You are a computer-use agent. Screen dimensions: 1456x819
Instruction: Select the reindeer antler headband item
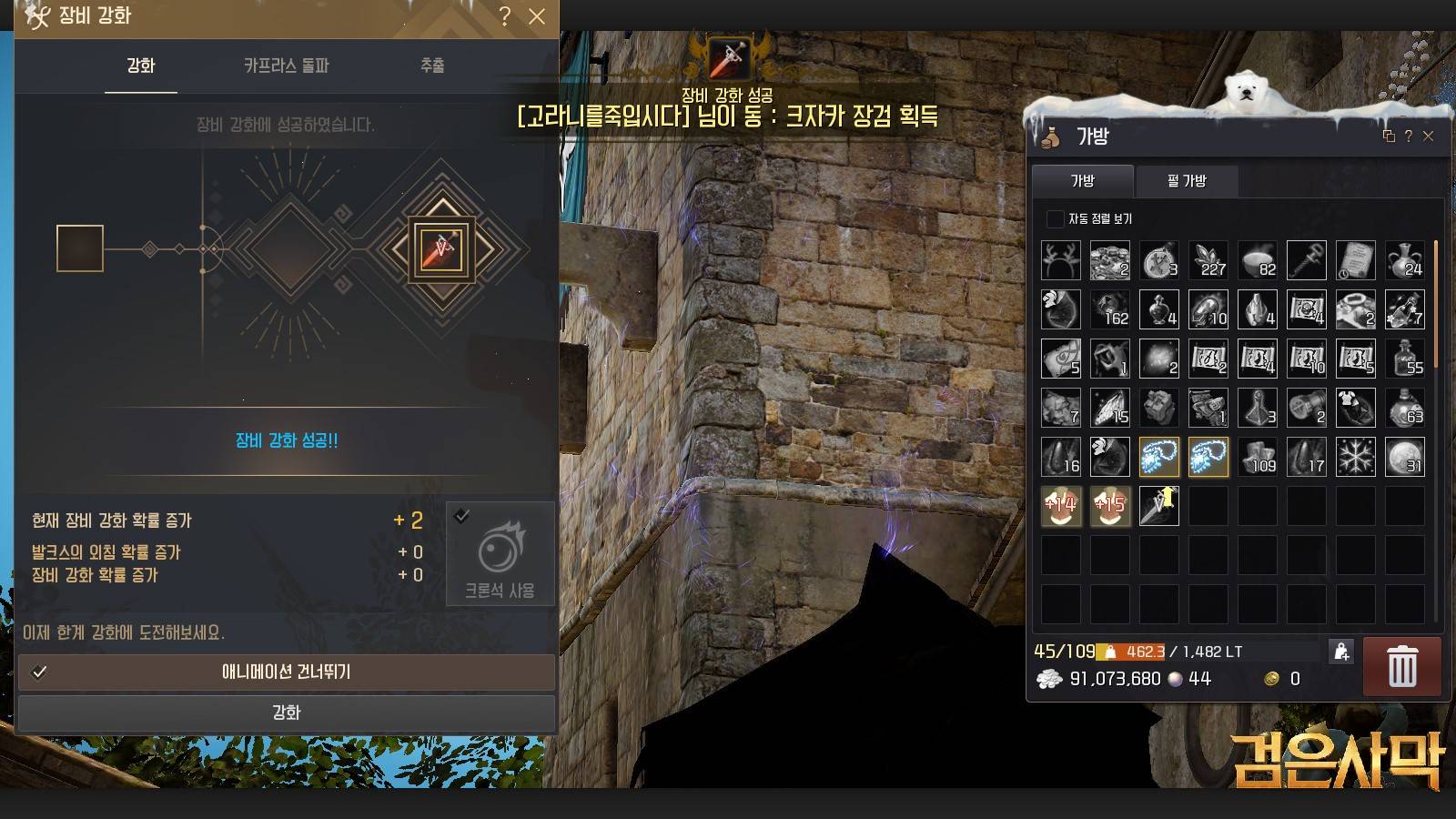(1061, 260)
